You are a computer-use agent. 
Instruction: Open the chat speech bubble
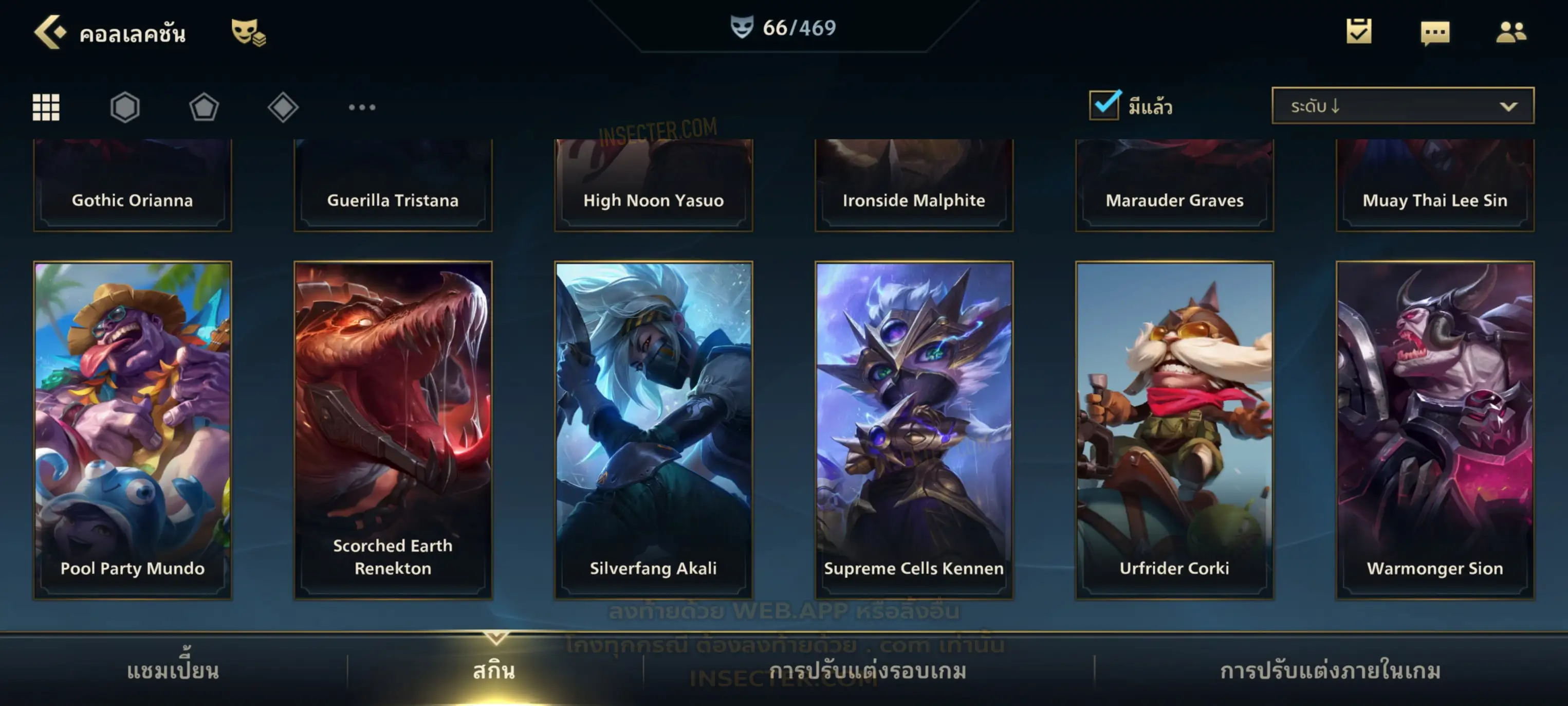(x=1435, y=33)
